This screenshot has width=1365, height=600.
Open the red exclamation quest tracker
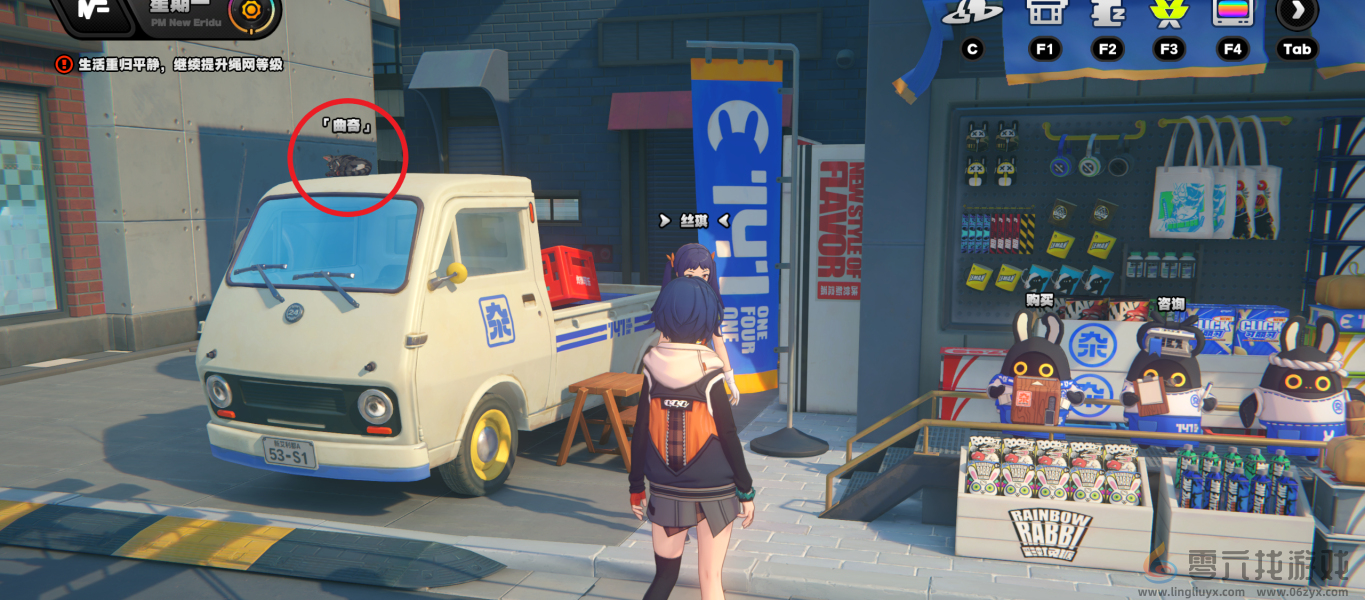pos(65,64)
